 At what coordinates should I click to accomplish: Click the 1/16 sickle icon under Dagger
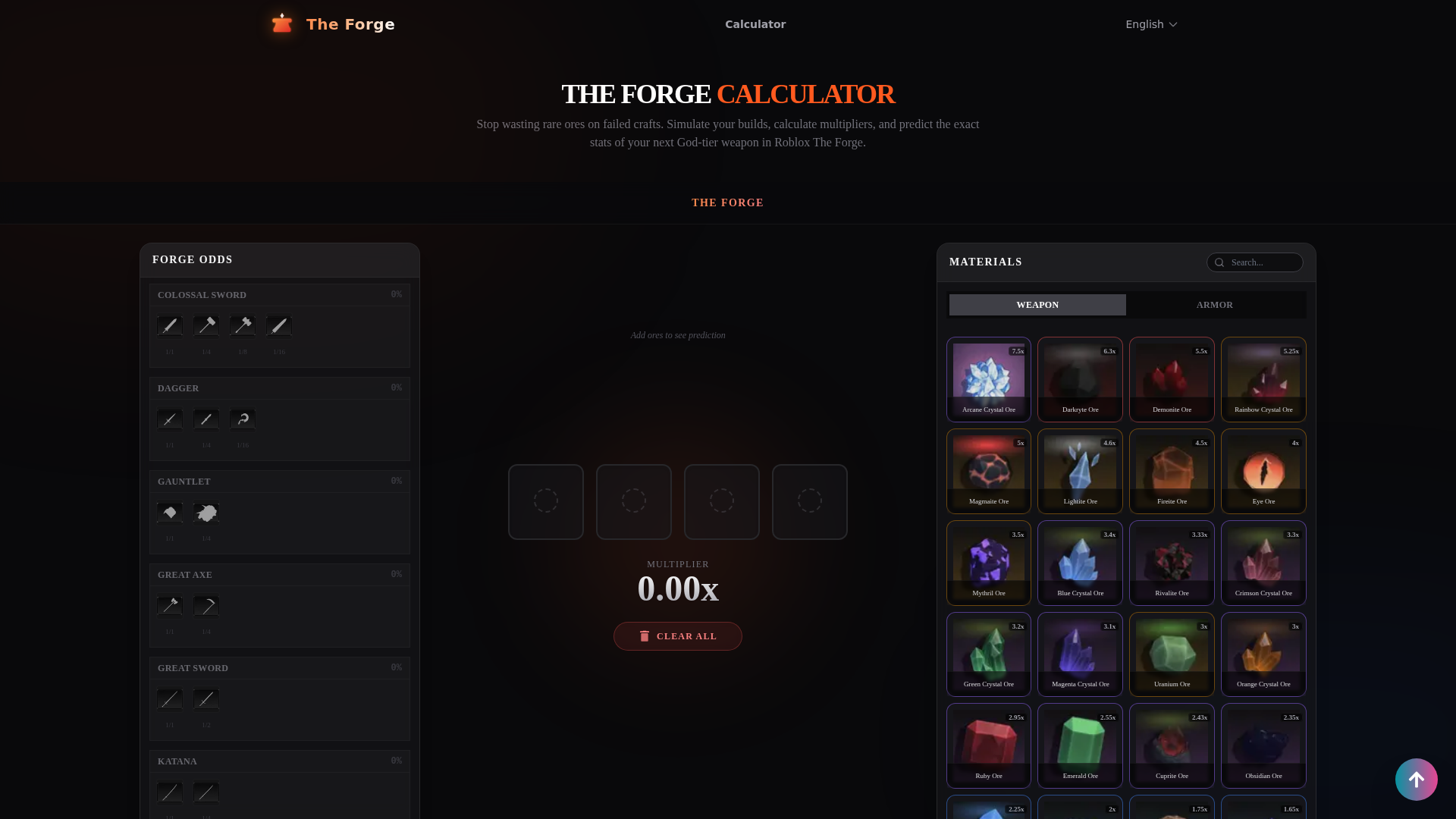coord(243,419)
